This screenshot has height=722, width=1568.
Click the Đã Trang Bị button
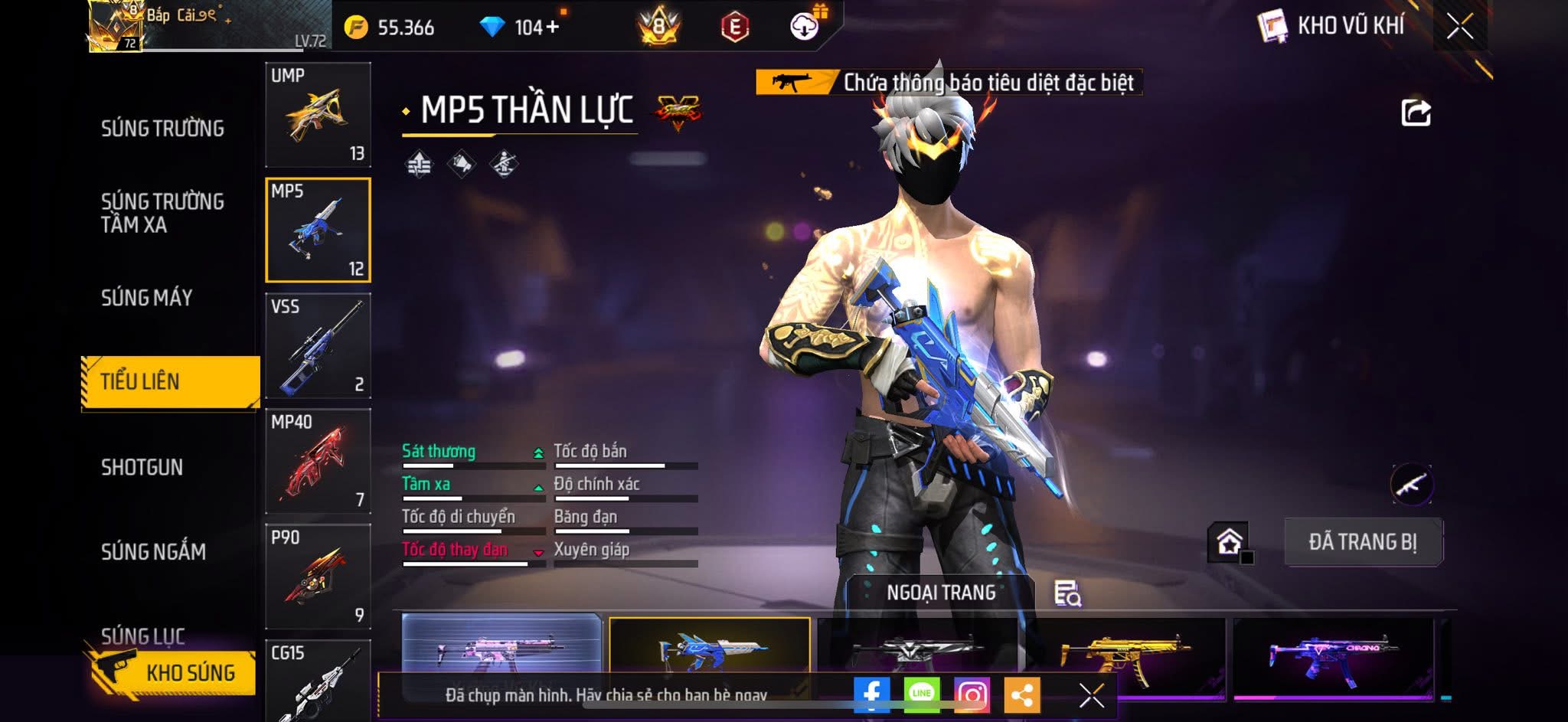coord(1363,542)
